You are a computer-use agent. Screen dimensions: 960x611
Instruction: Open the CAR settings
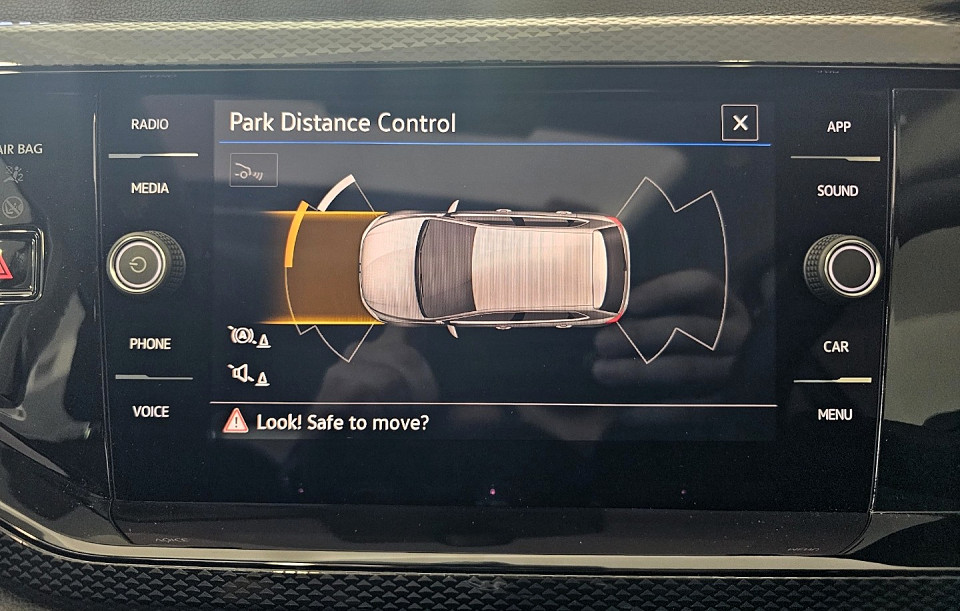[x=836, y=347]
